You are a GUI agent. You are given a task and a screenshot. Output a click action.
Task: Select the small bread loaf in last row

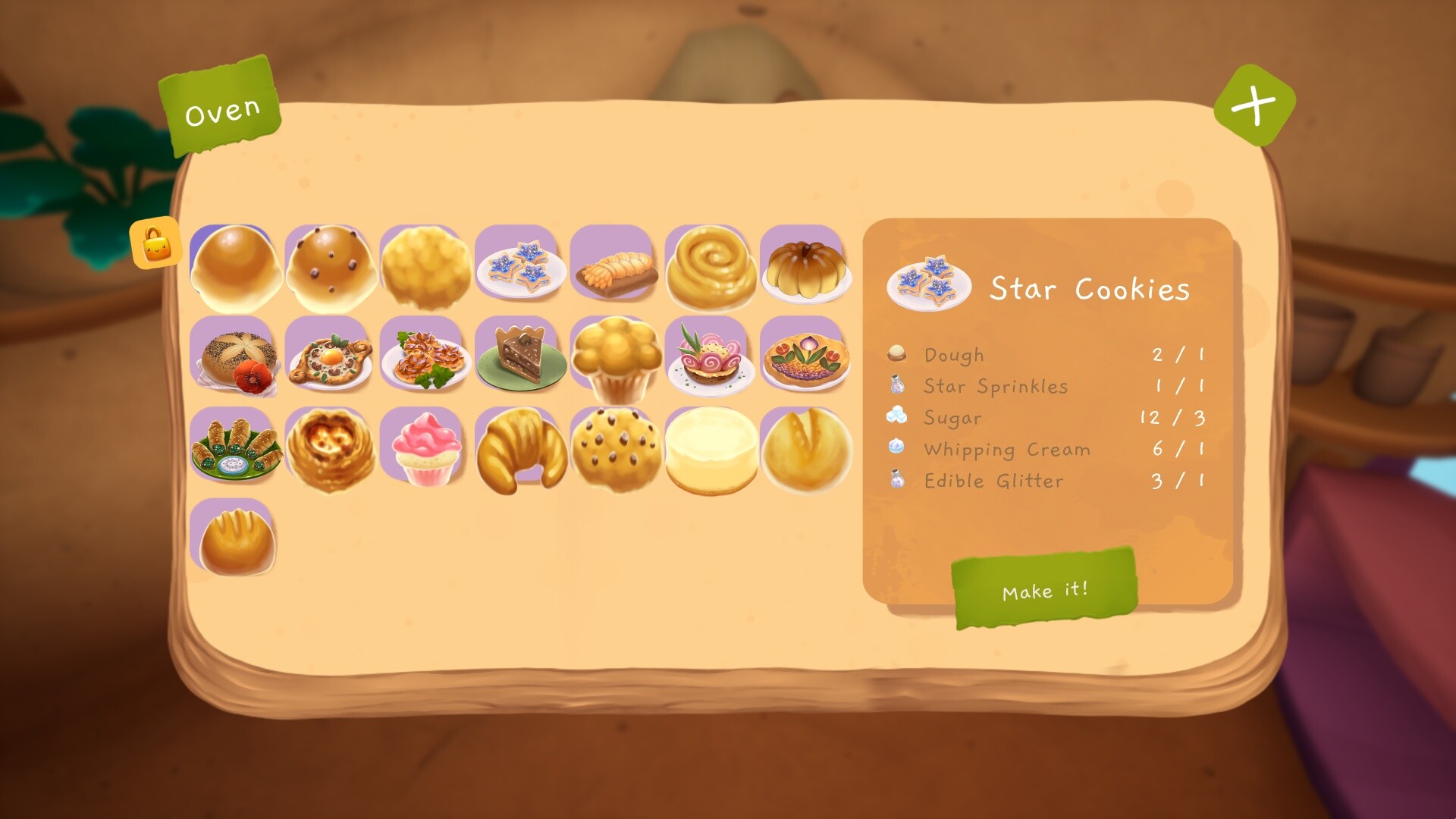tap(234, 540)
